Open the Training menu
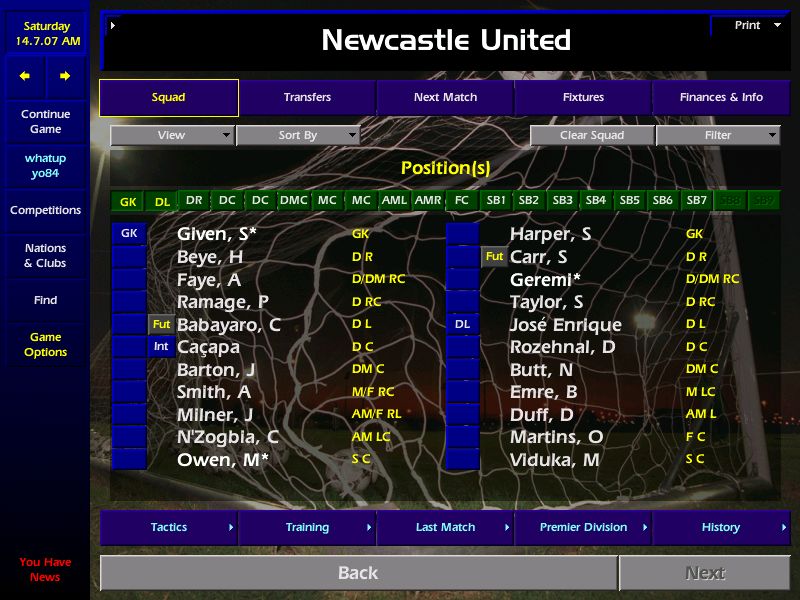800x600 pixels. click(307, 527)
